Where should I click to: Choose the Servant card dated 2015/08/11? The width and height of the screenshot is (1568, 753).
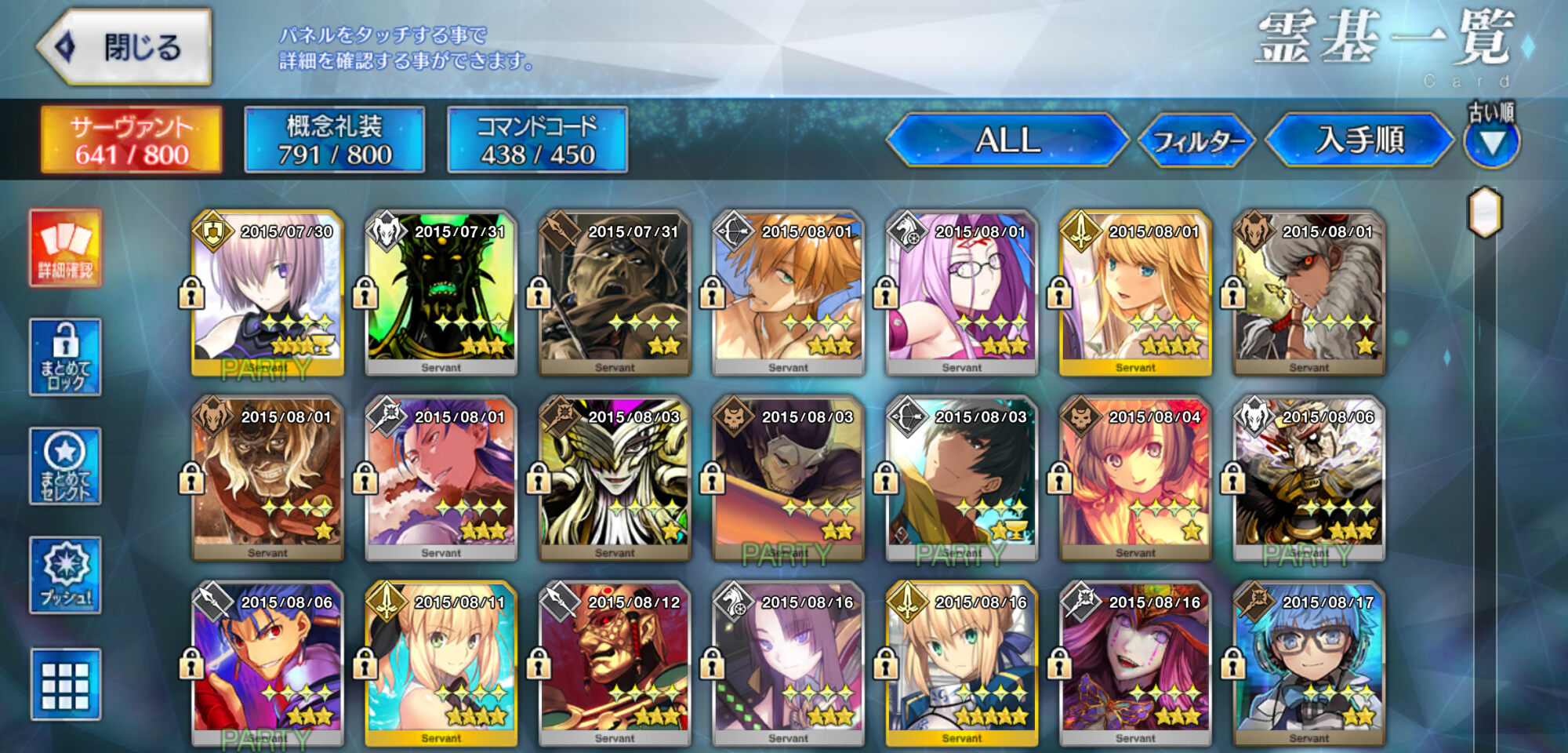coord(441,663)
